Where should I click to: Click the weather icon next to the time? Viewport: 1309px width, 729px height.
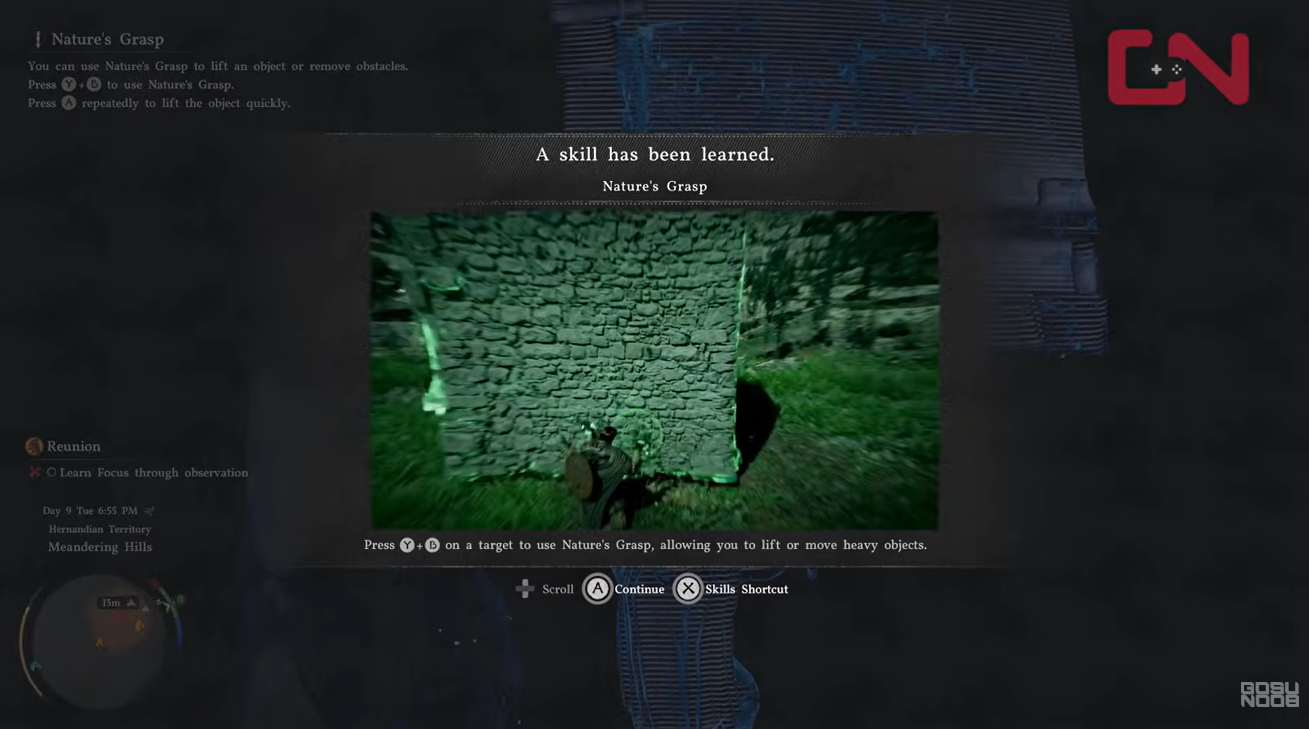[x=148, y=509]
